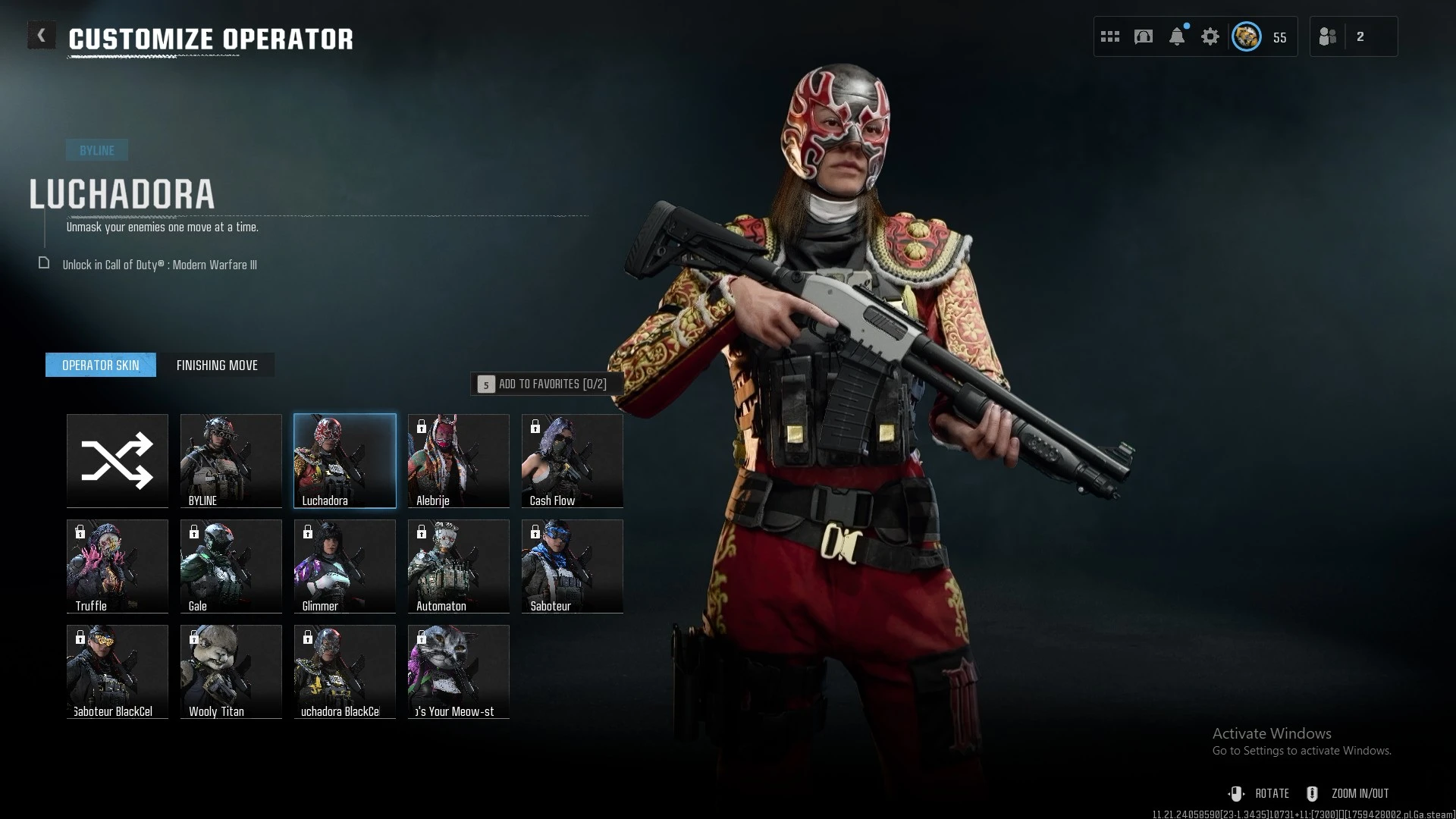1456x819 pixels.
Task: Open the grid menu icon
Action: coord(1110,36)
